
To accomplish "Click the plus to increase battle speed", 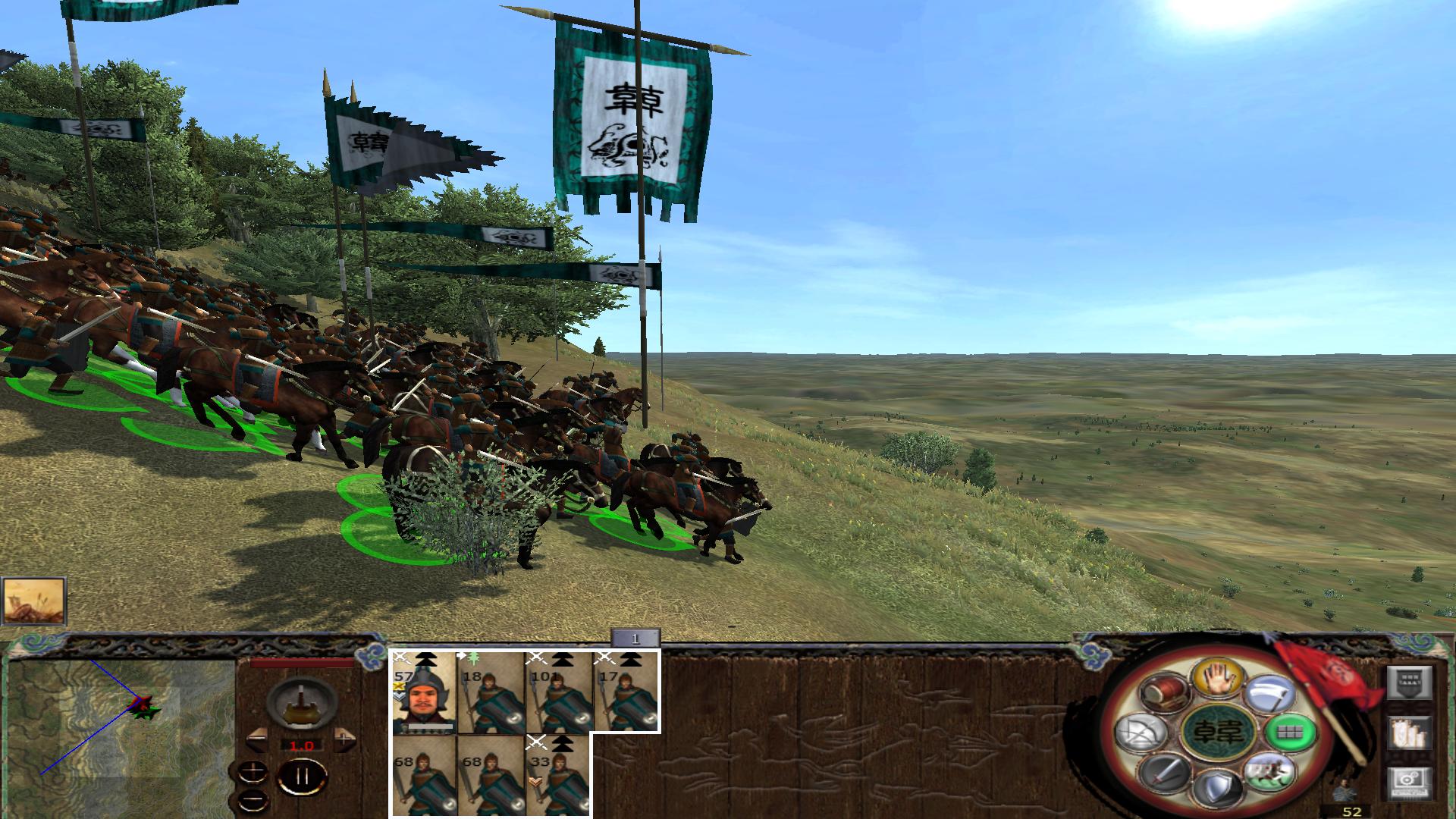I will click(344, 739).
